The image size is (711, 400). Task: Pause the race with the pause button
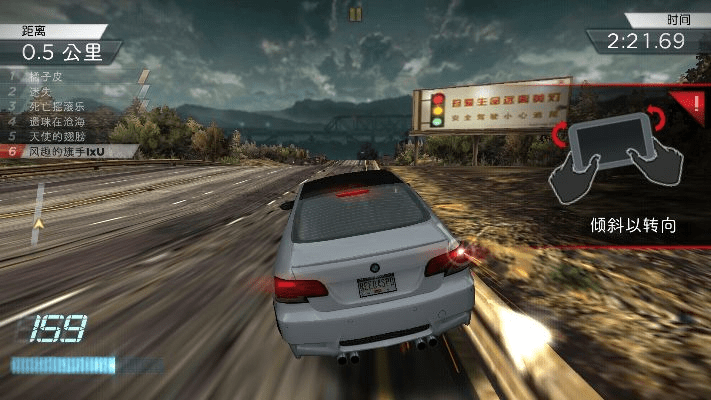coord(355,13)
